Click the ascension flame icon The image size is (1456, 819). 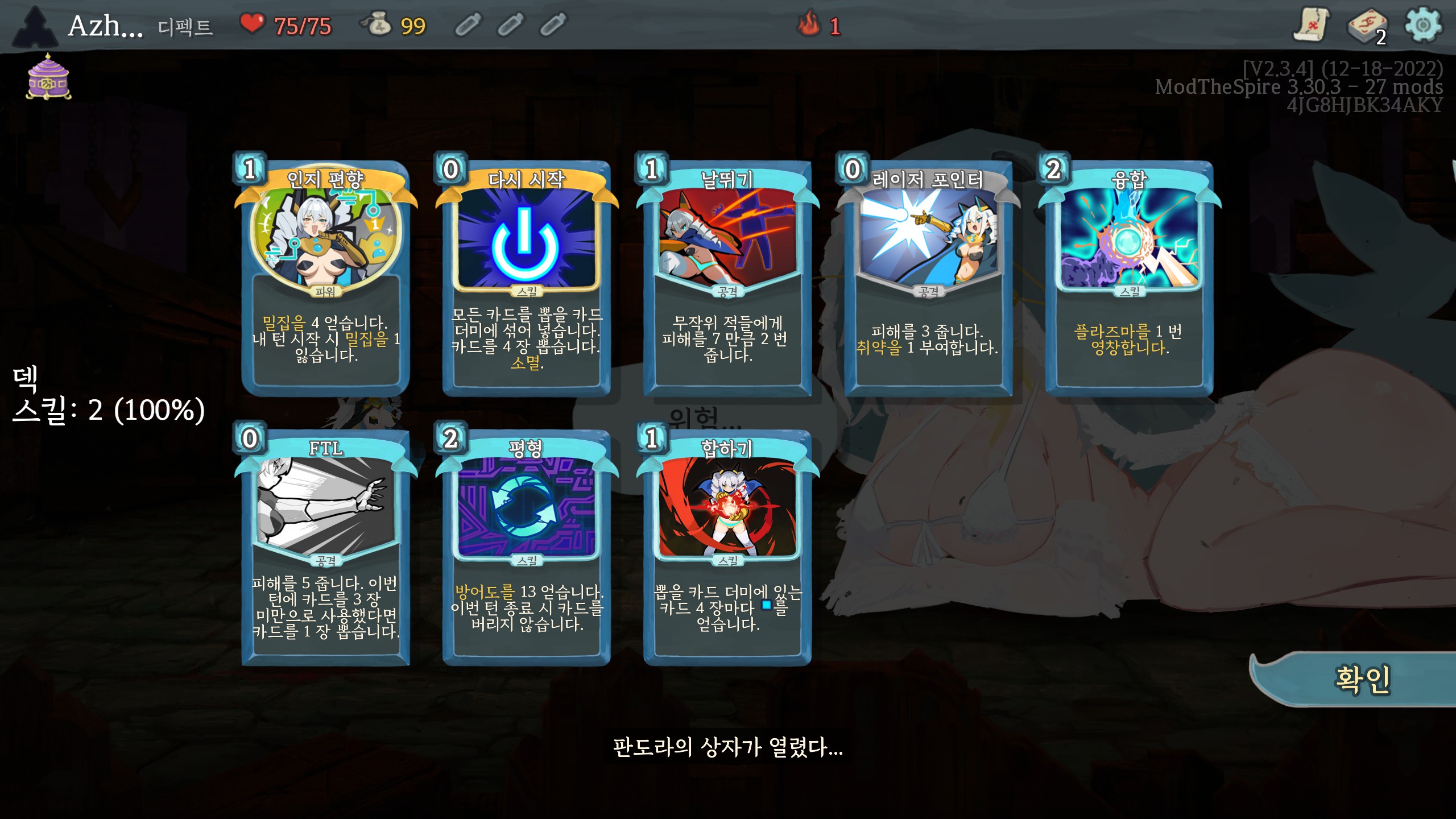point(808,24)
